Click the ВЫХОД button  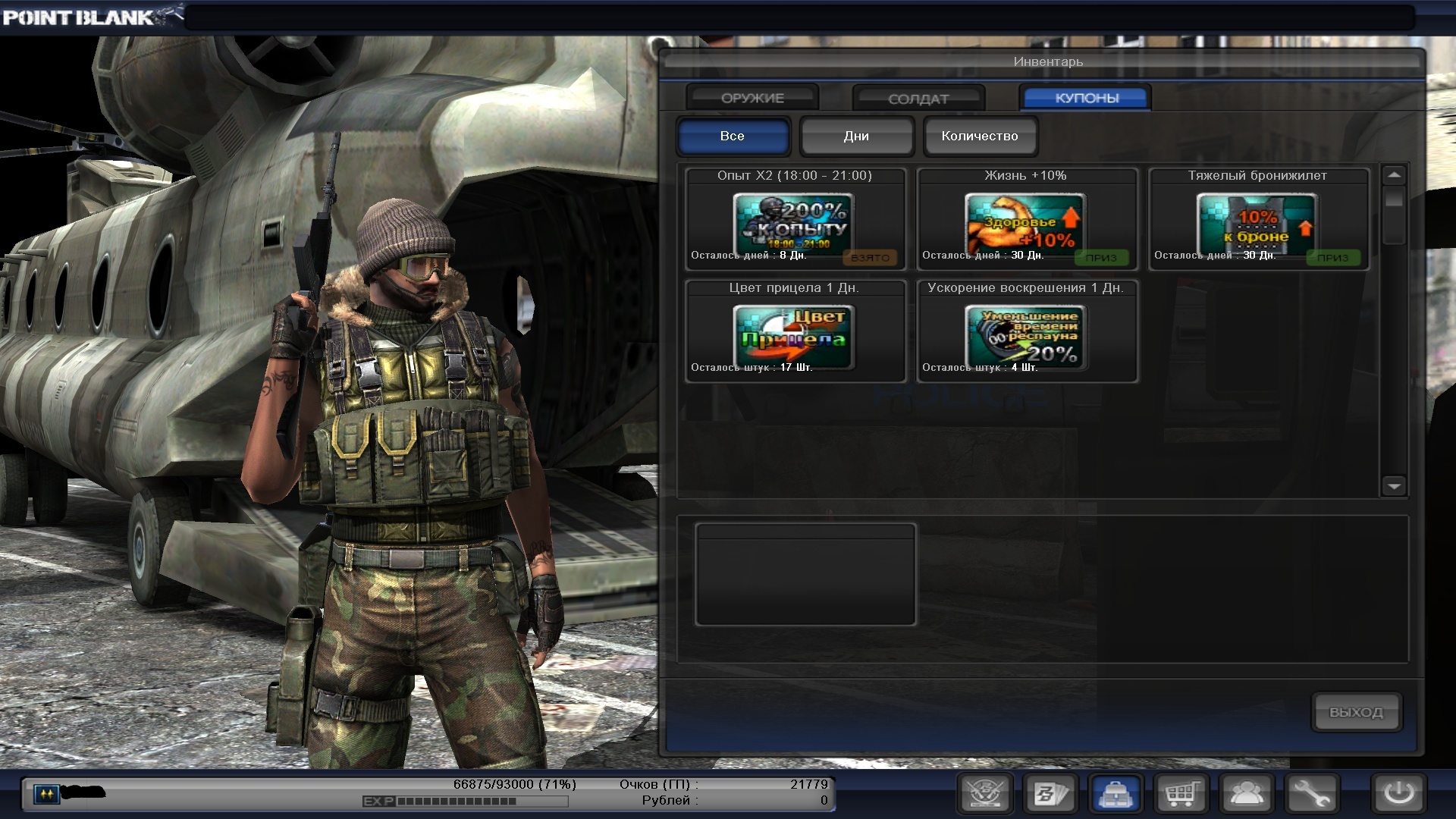(1356, 712)
